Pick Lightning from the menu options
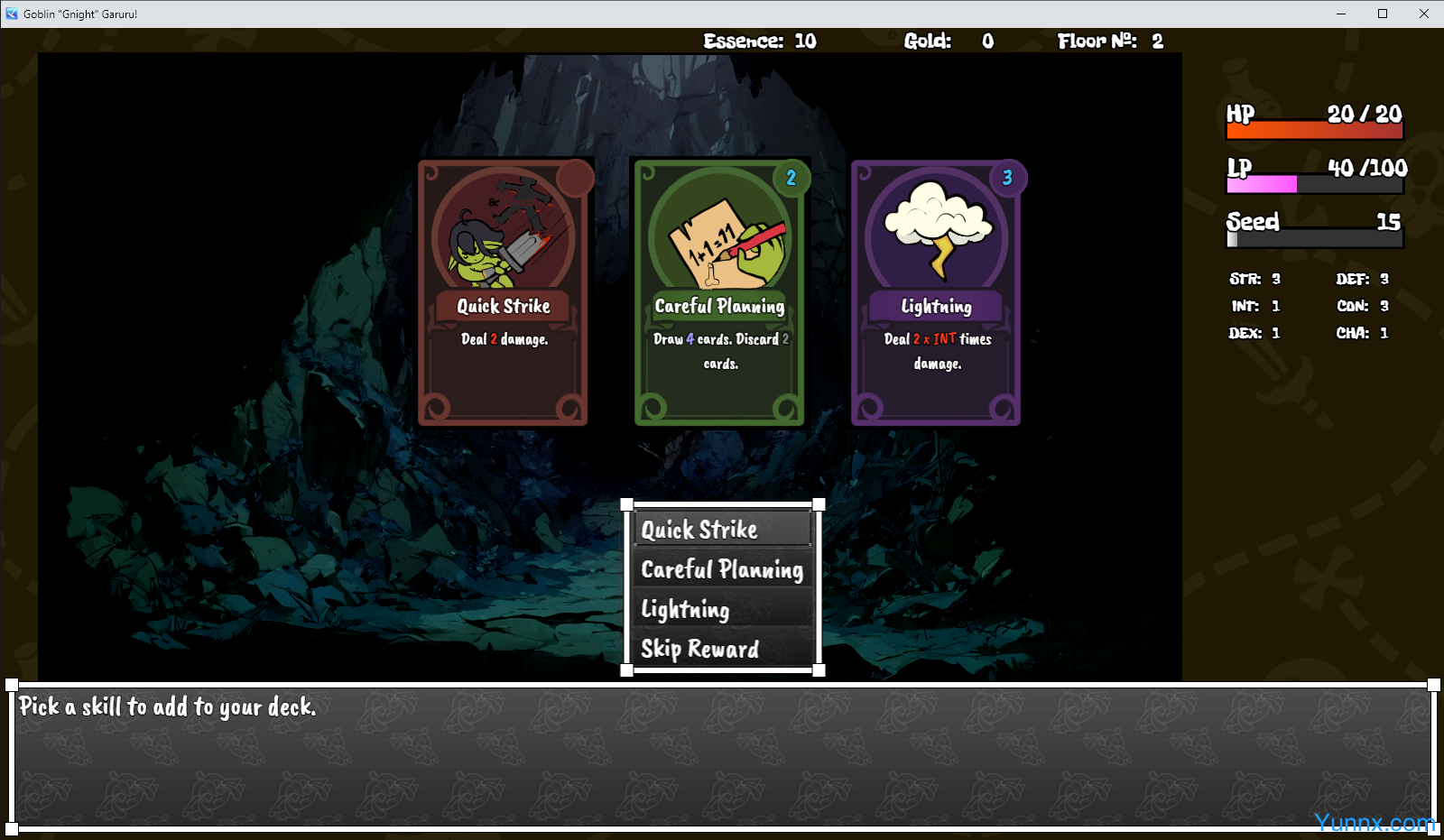Image resolution: width=1444 pixels, height=840 pixels. click(721, 609)
